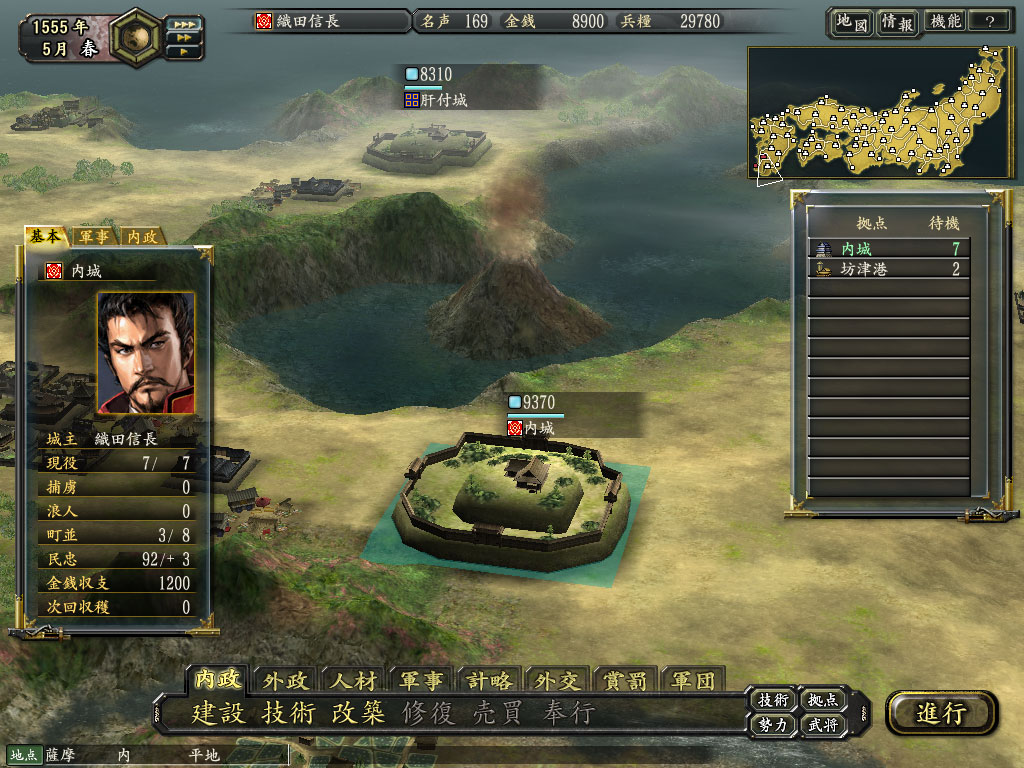Click the question mark help button
Image resolution: width=1024 pixels, height=768 pixels.
point(990,22)
